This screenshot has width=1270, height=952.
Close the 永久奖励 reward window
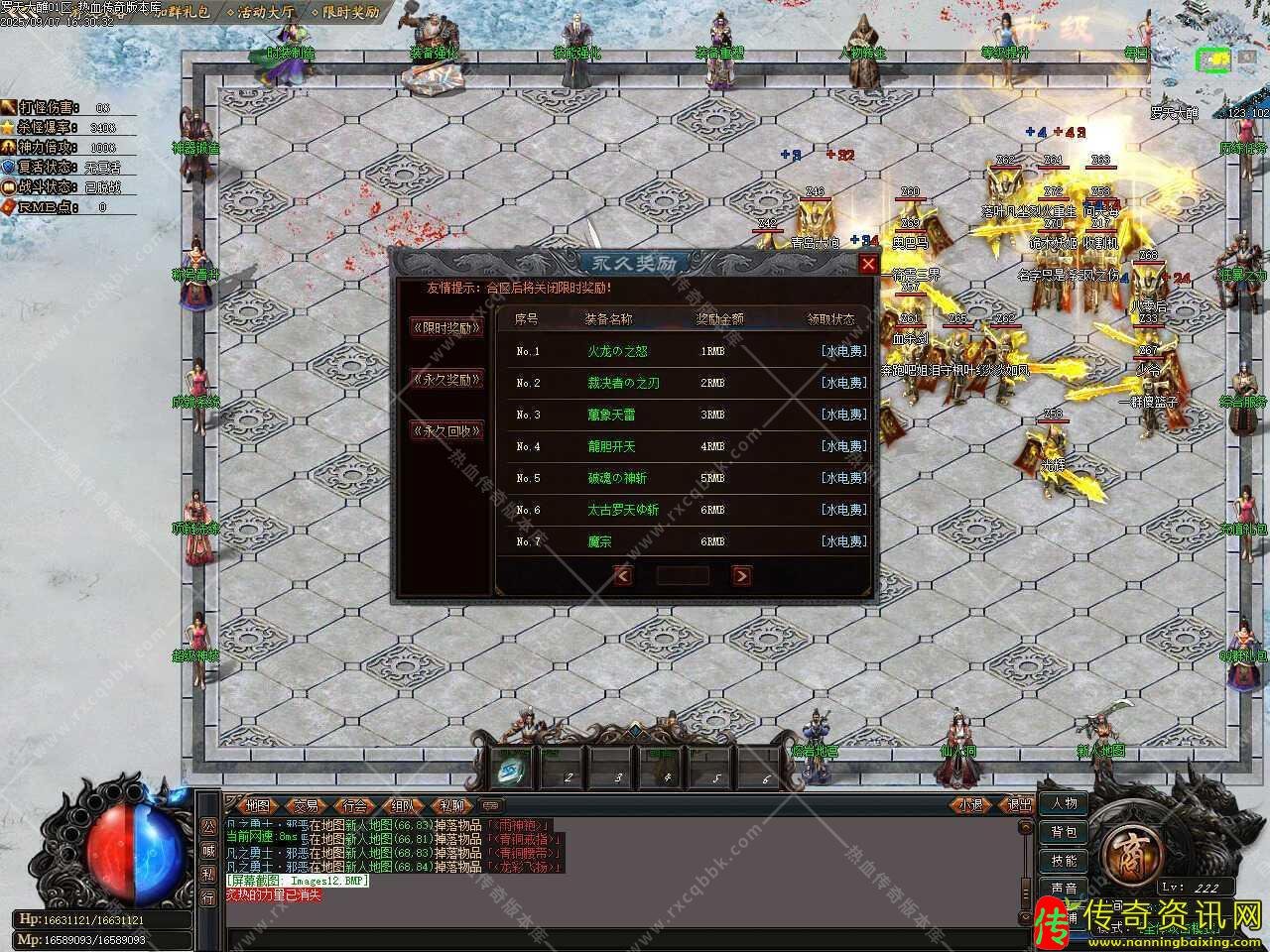click(868, 264)
